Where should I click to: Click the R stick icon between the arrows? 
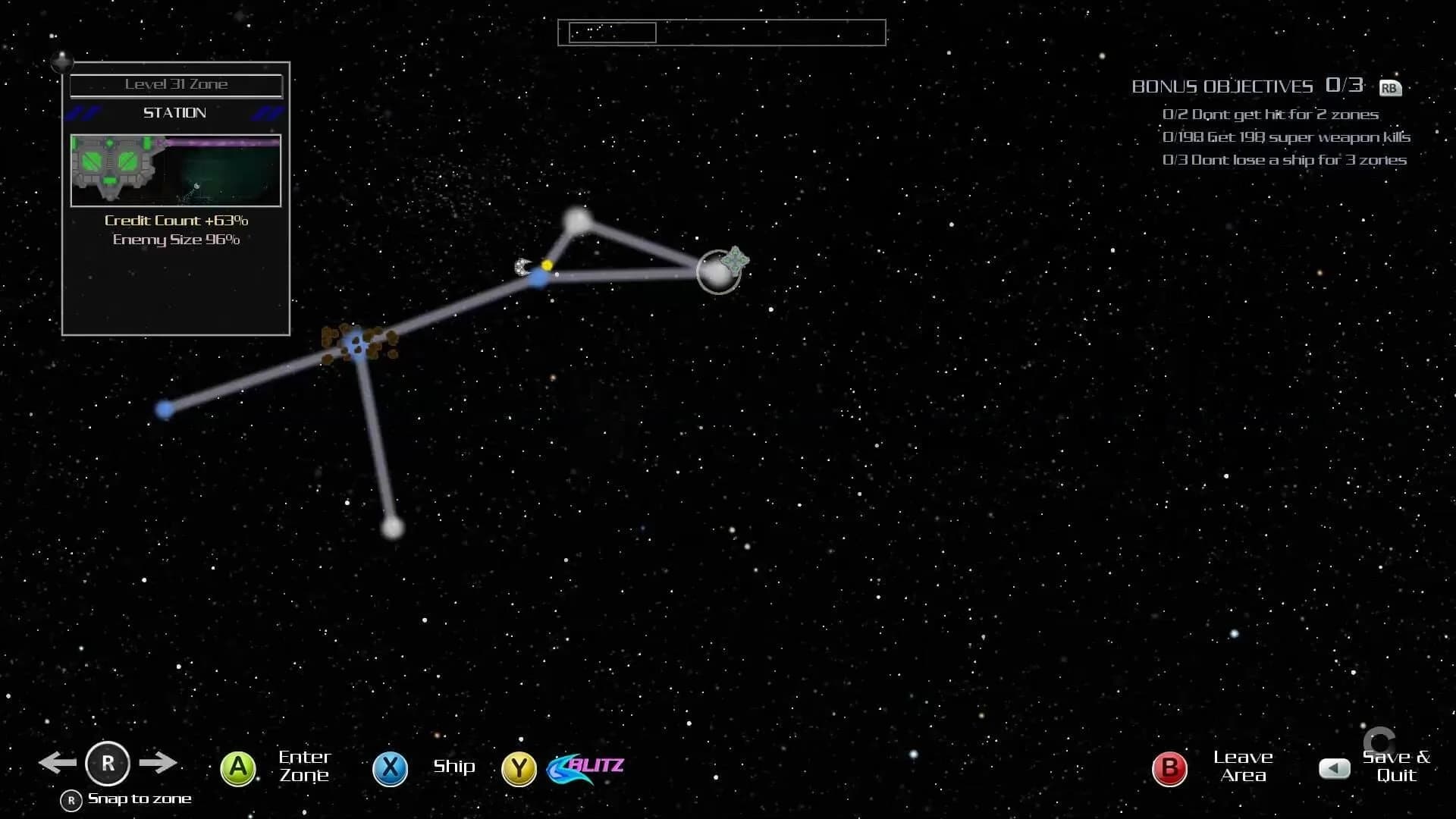108,764
